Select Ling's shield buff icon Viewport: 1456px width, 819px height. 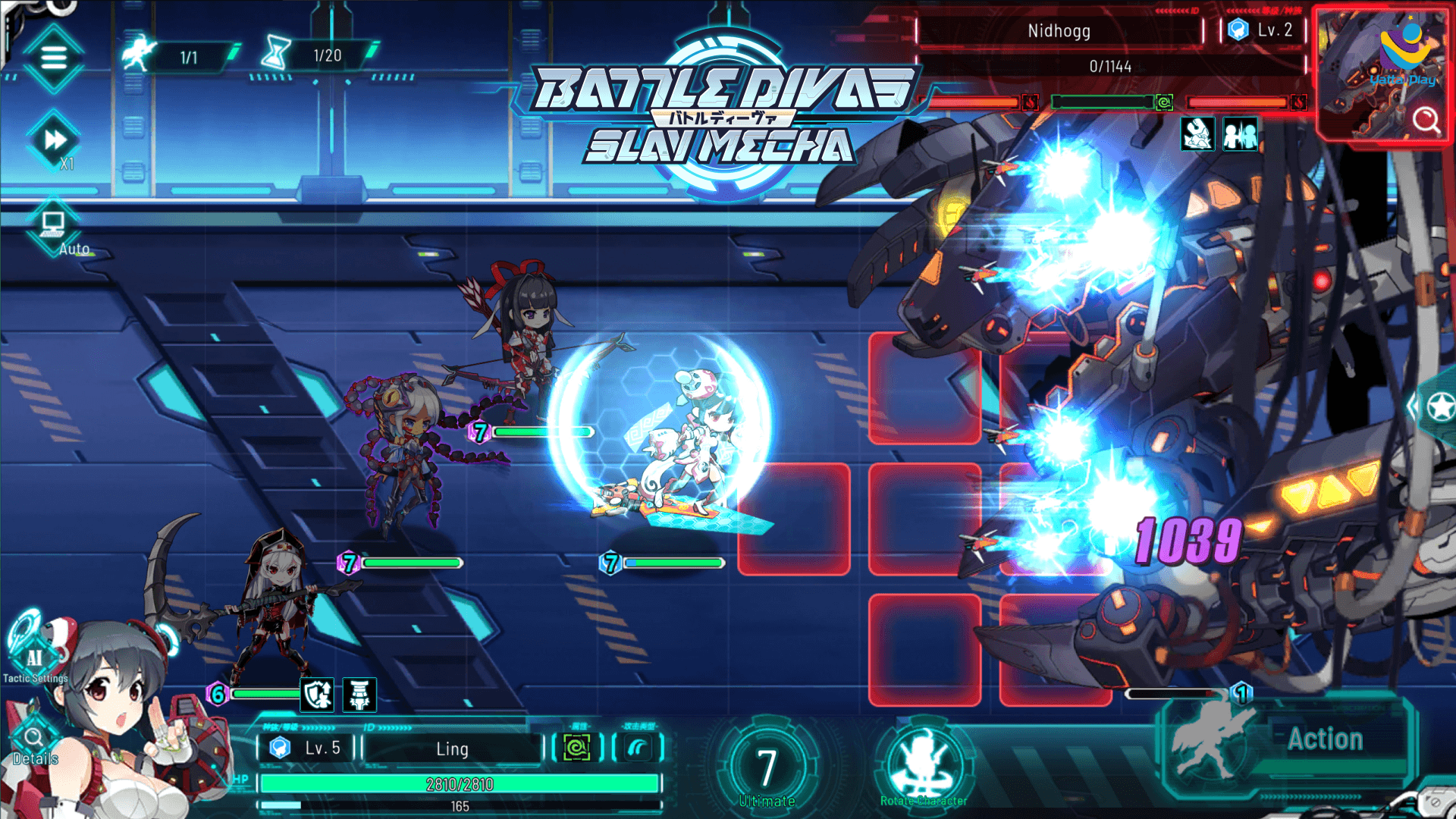[318, 694]
